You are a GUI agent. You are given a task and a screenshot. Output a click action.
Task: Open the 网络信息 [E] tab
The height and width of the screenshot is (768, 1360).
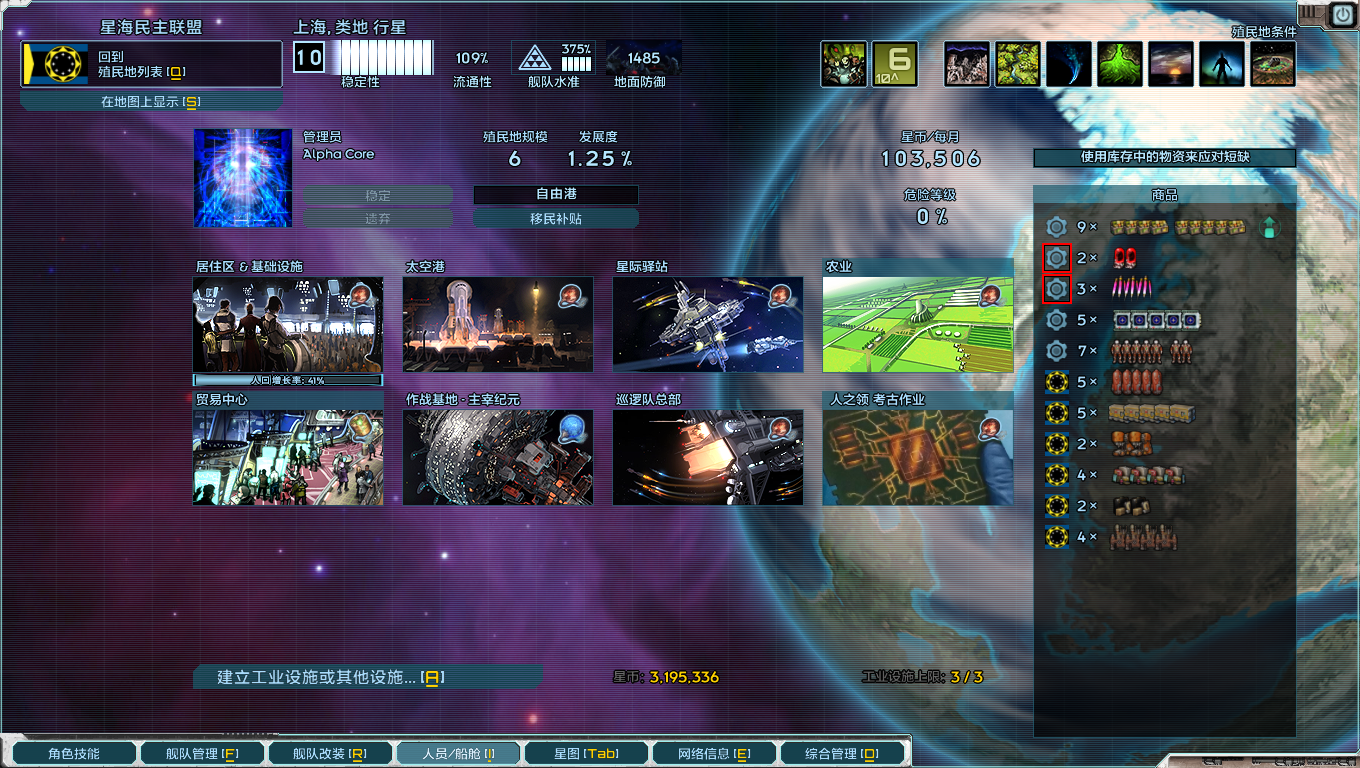point(713,752)
